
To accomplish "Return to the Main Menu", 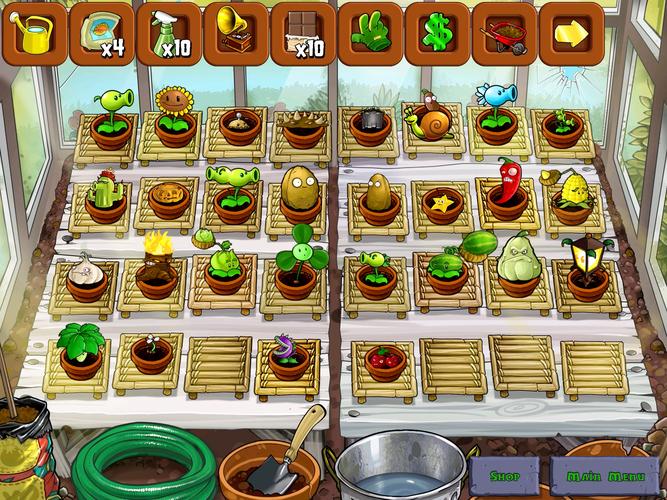I will (x=597, y=476).
